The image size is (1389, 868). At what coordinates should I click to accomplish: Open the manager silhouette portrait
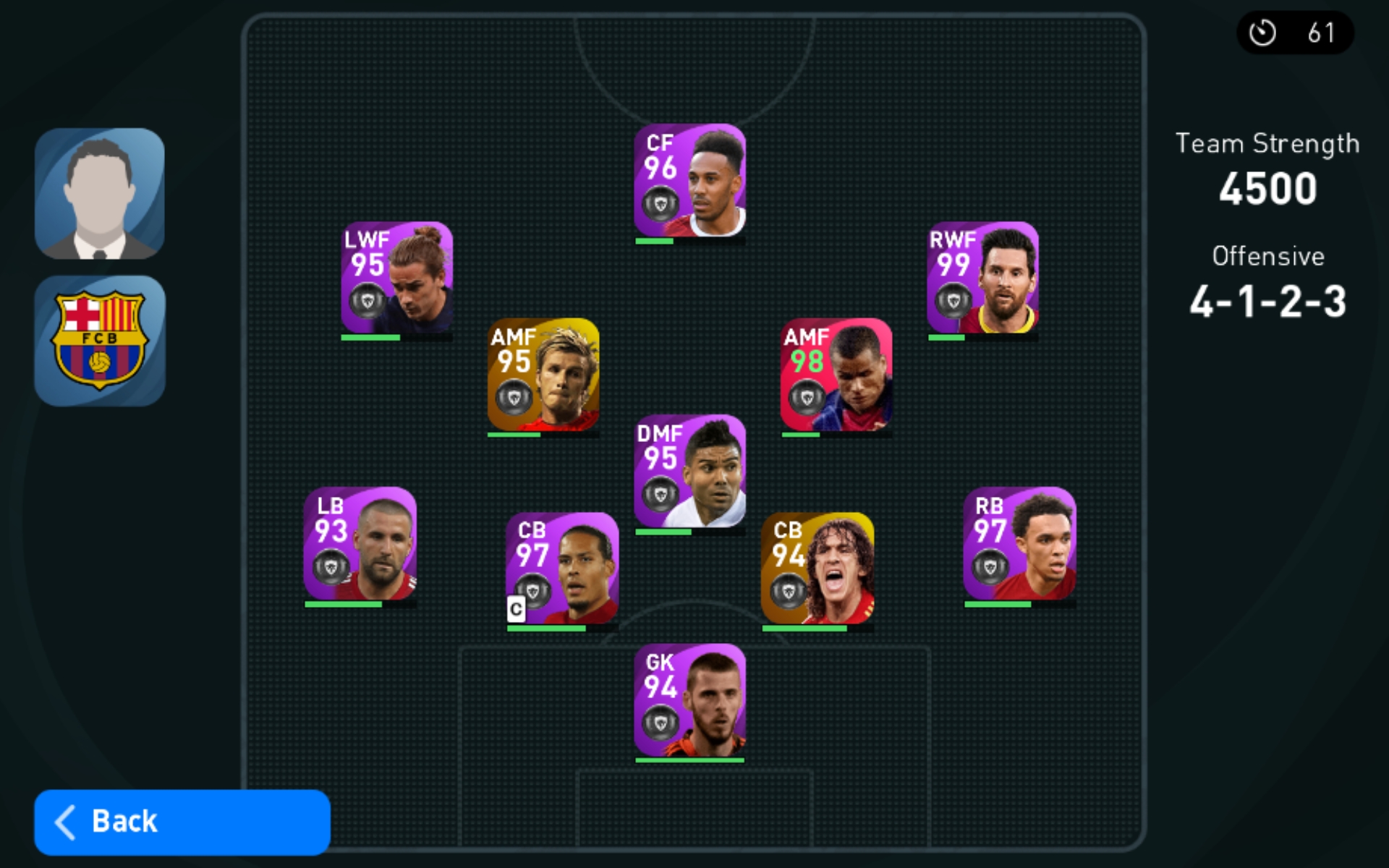pyautogui.click(x=100, y=194)
